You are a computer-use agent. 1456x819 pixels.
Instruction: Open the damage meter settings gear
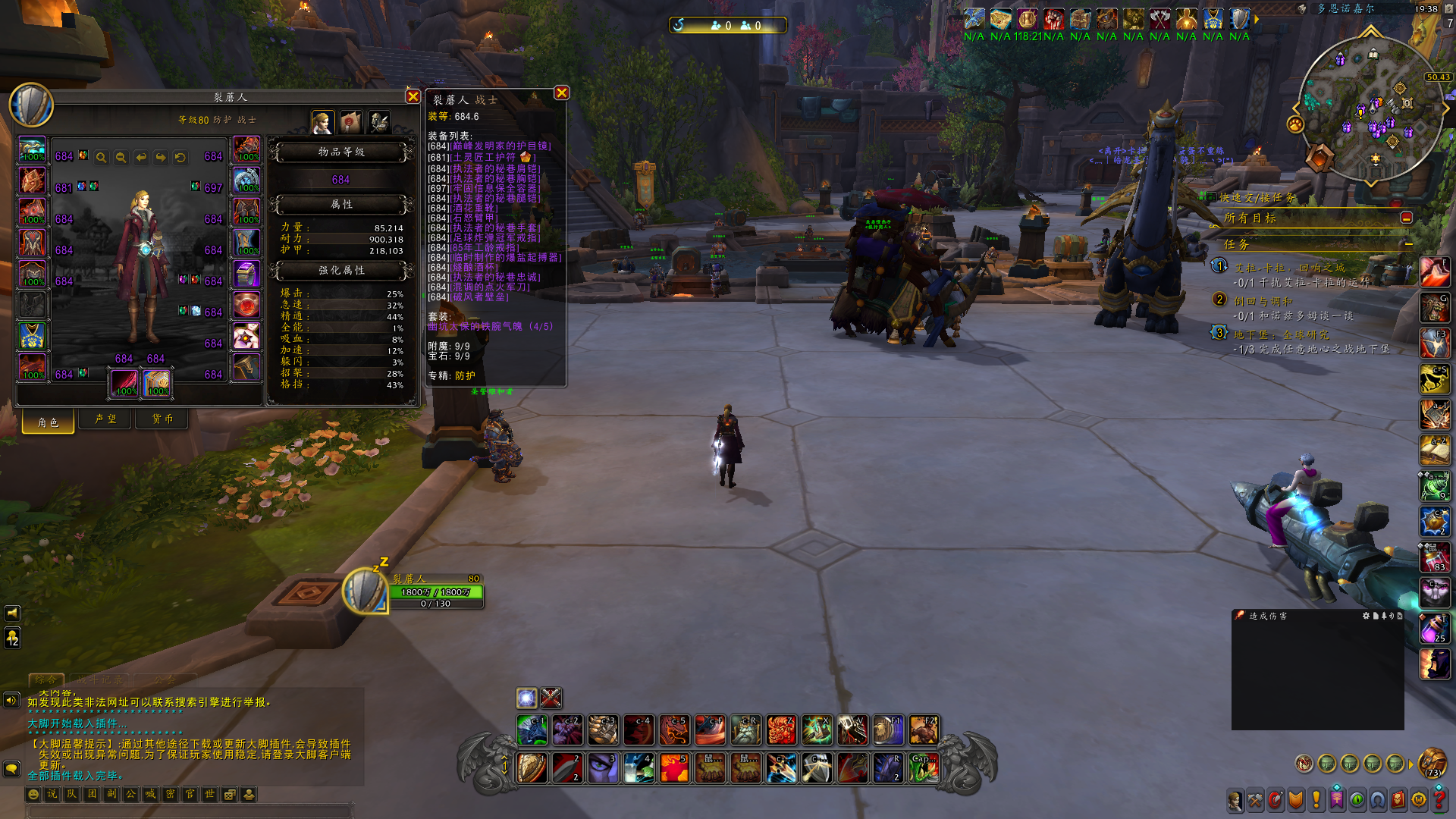coord(1366,616)
